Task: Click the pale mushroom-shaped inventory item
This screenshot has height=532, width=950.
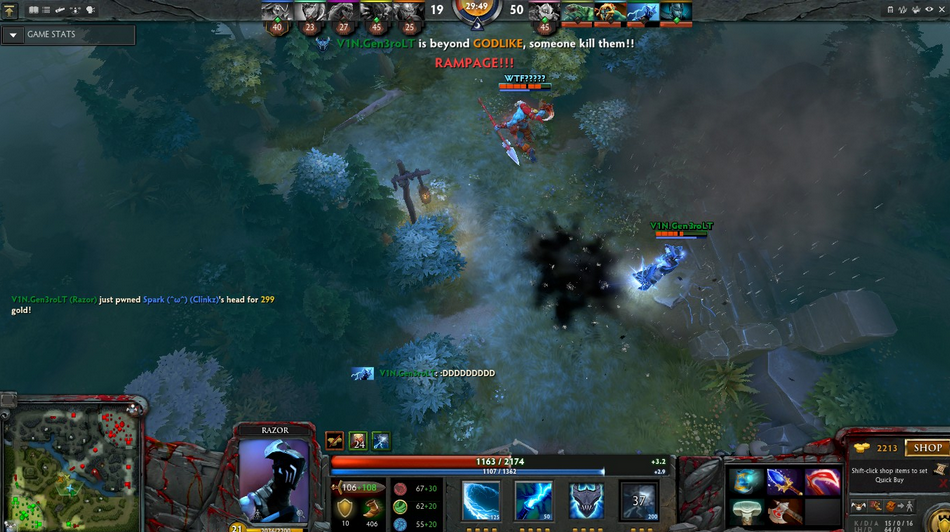Action: 744,512
